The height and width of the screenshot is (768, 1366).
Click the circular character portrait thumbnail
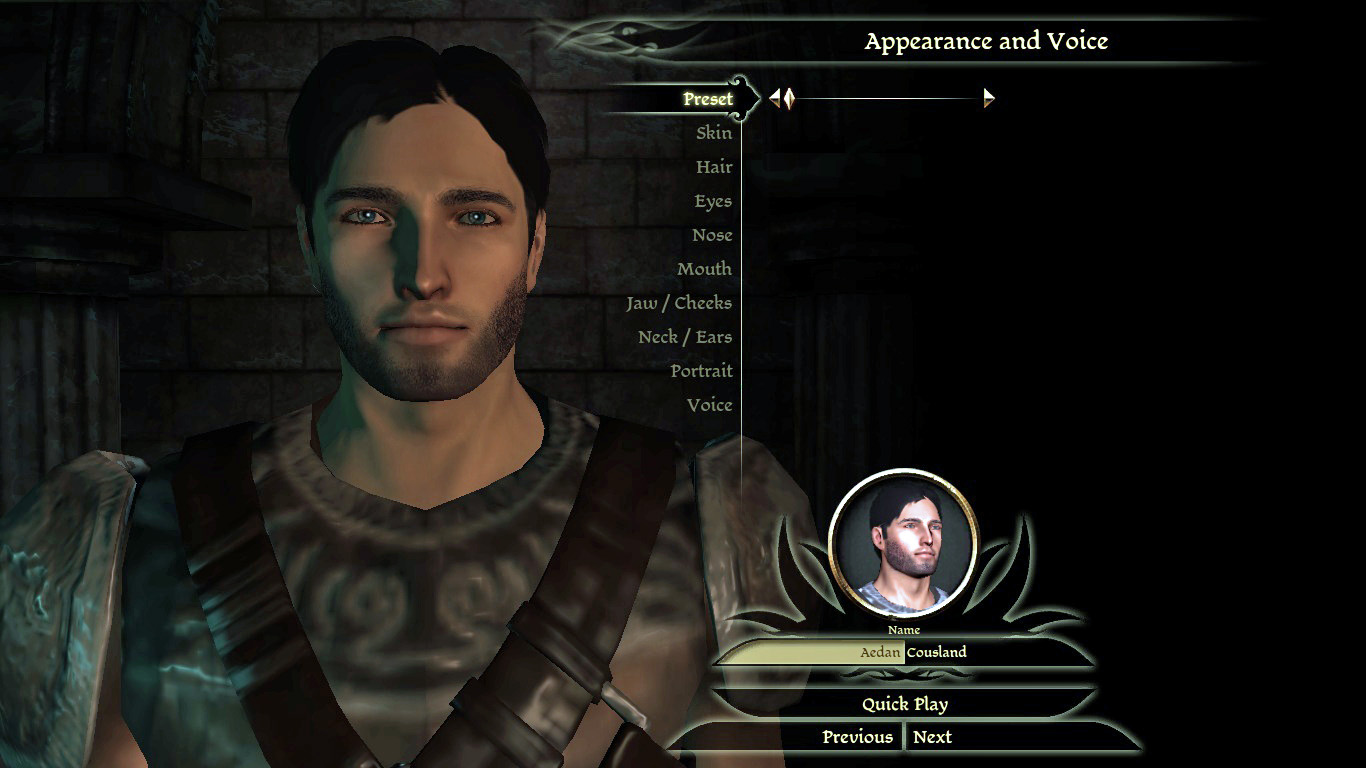click(x=903, y=543)
